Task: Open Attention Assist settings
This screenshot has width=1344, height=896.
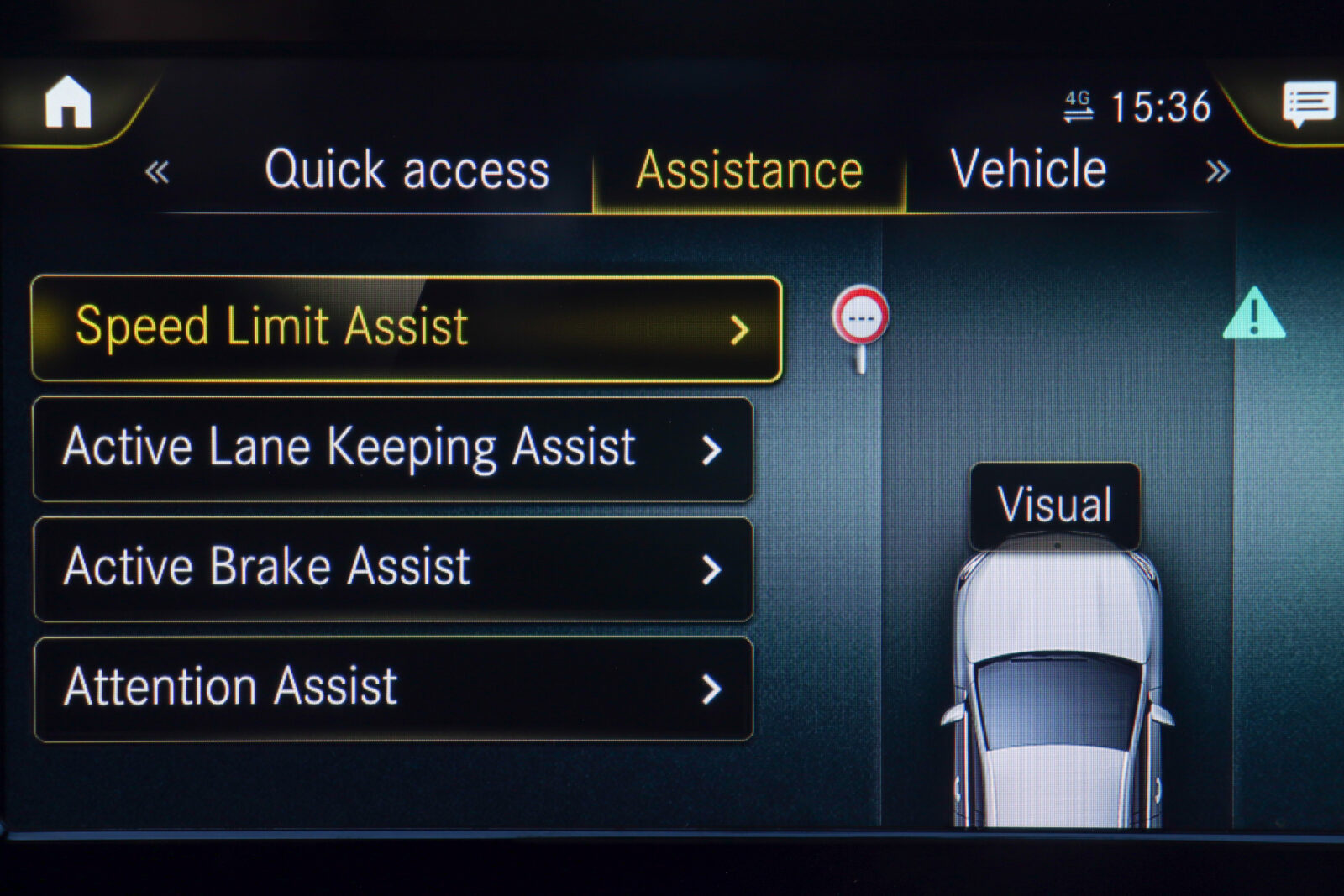Action: [393, 689]
